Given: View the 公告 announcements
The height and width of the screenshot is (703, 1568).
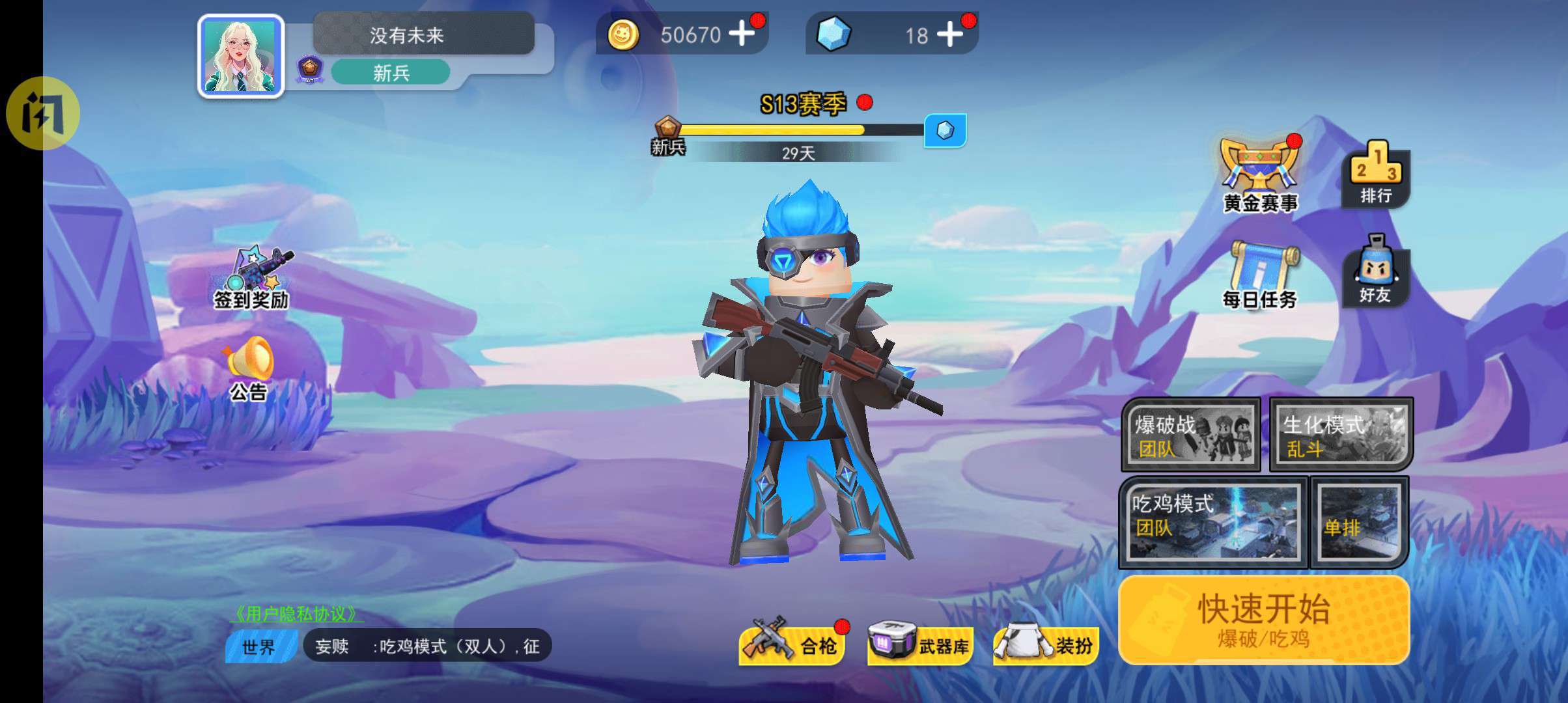Looking at the screenshot, I should (x=249, y=368).
